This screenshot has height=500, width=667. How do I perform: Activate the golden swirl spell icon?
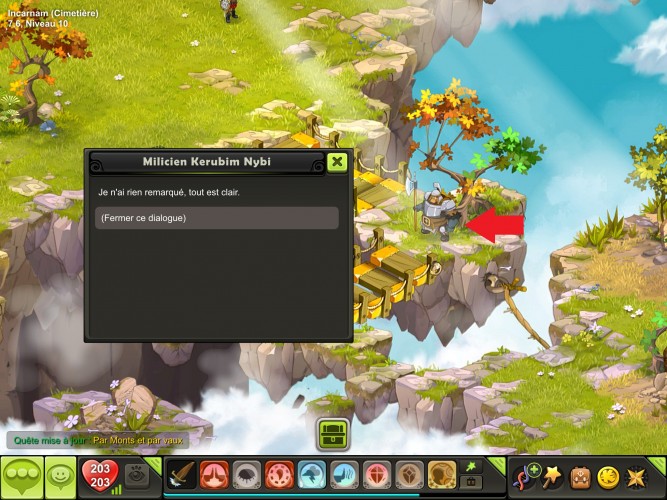point(442,475)
